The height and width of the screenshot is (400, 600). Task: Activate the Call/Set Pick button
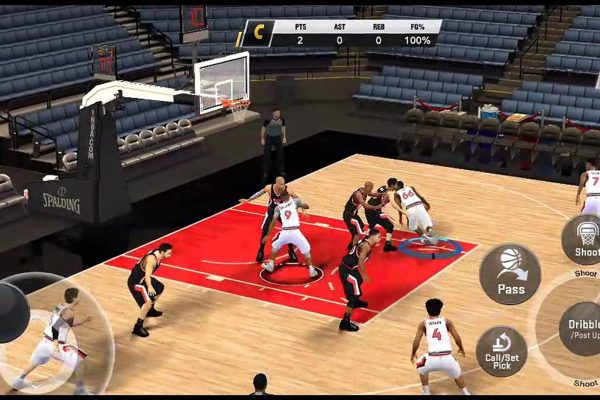pos(501,351)
